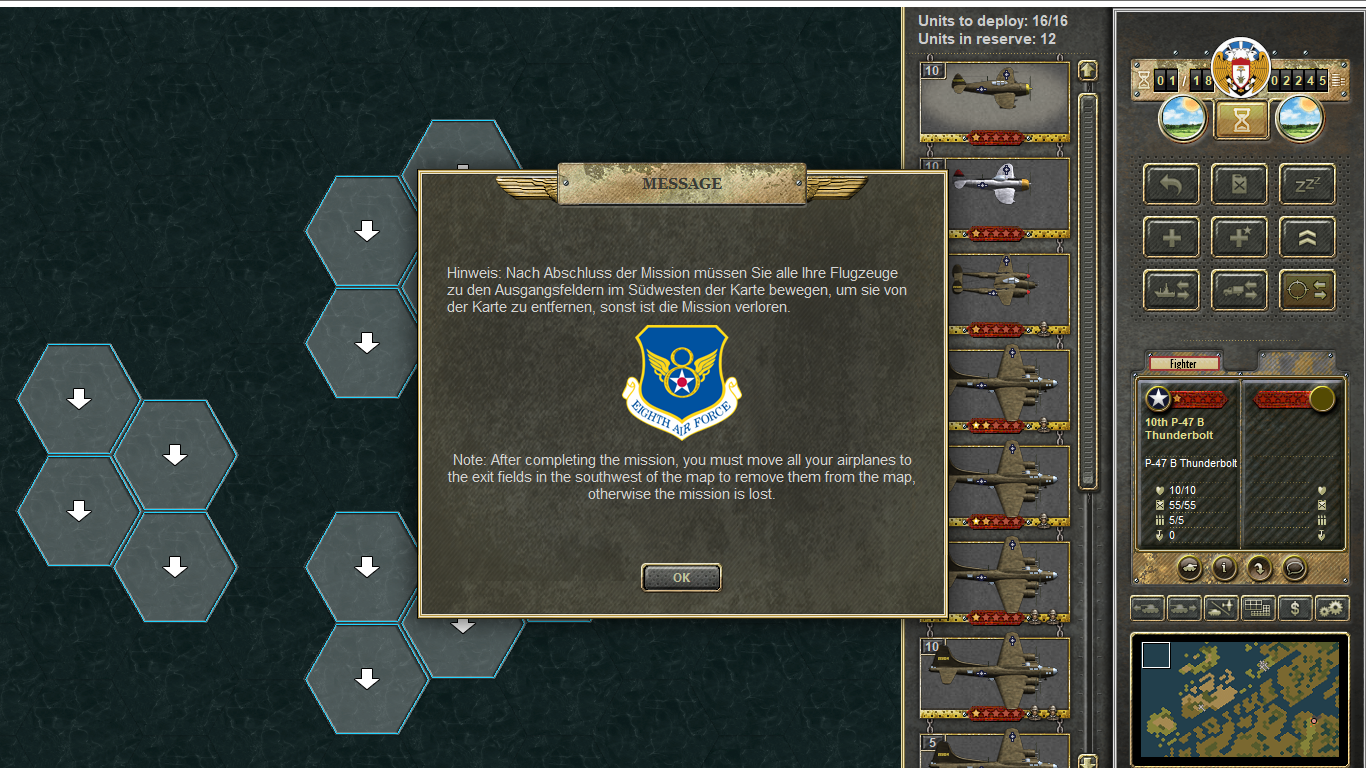Undo last move with the curved arrow button
Viewport: 1366px width, 768px height.
[x=1171, y=185]
